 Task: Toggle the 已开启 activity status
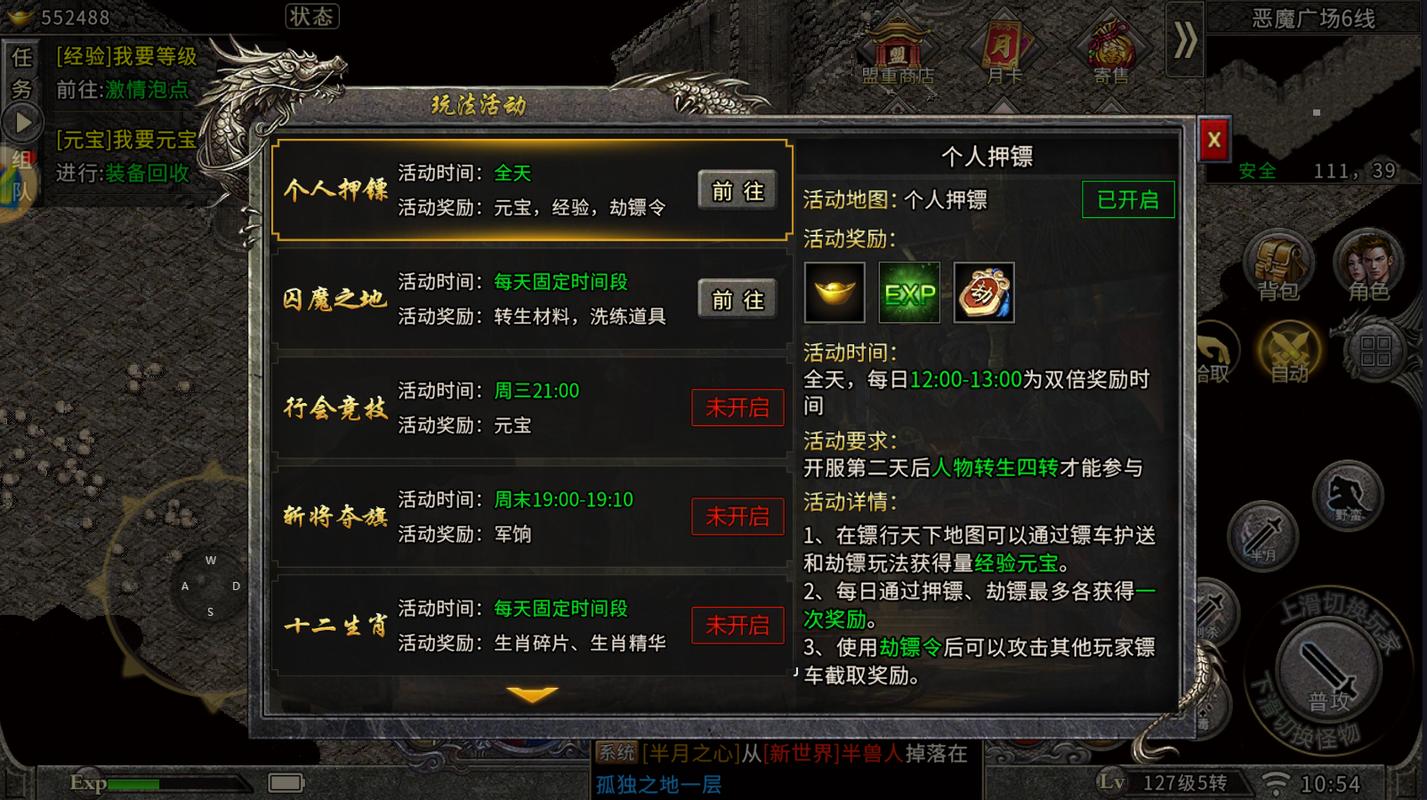pos(1128,199)
